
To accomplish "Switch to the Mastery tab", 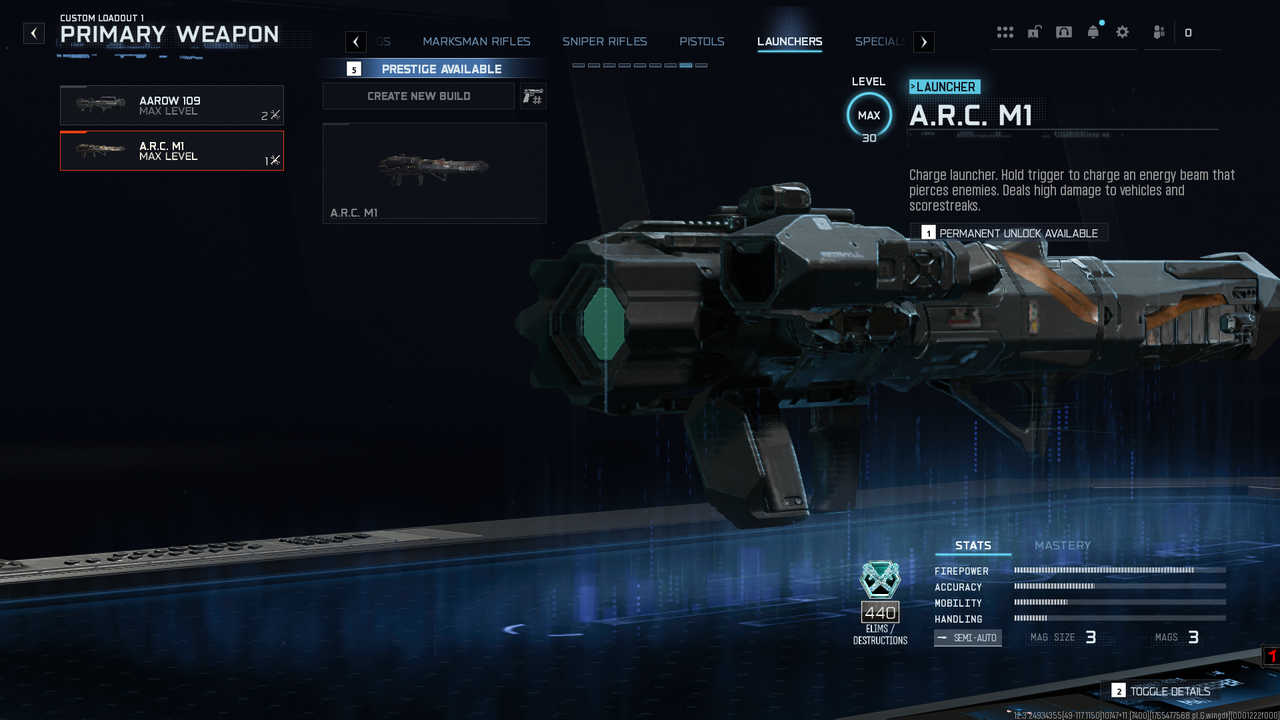I will 1062,545.
